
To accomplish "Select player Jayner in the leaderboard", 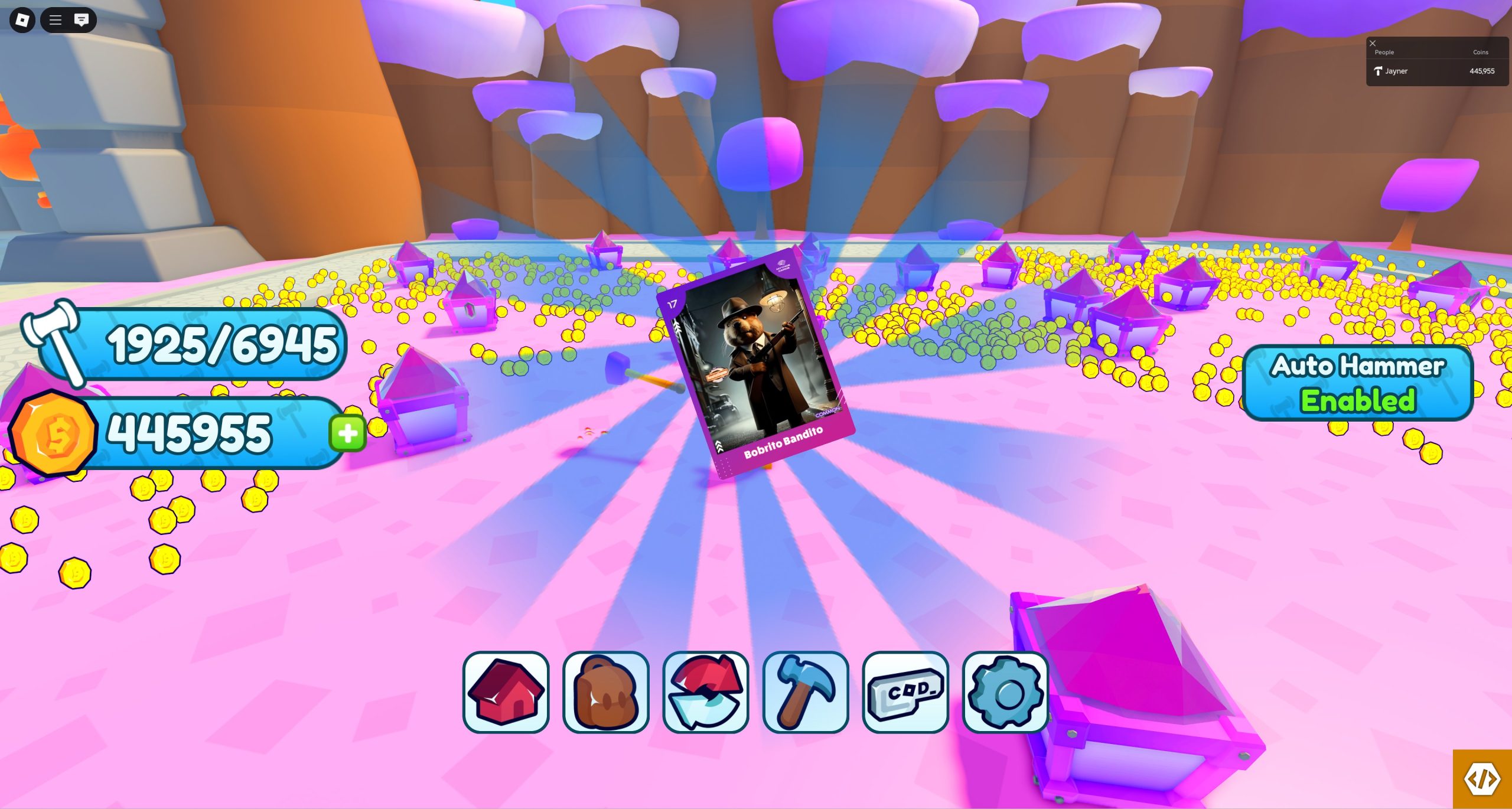I will [1396, 71].
